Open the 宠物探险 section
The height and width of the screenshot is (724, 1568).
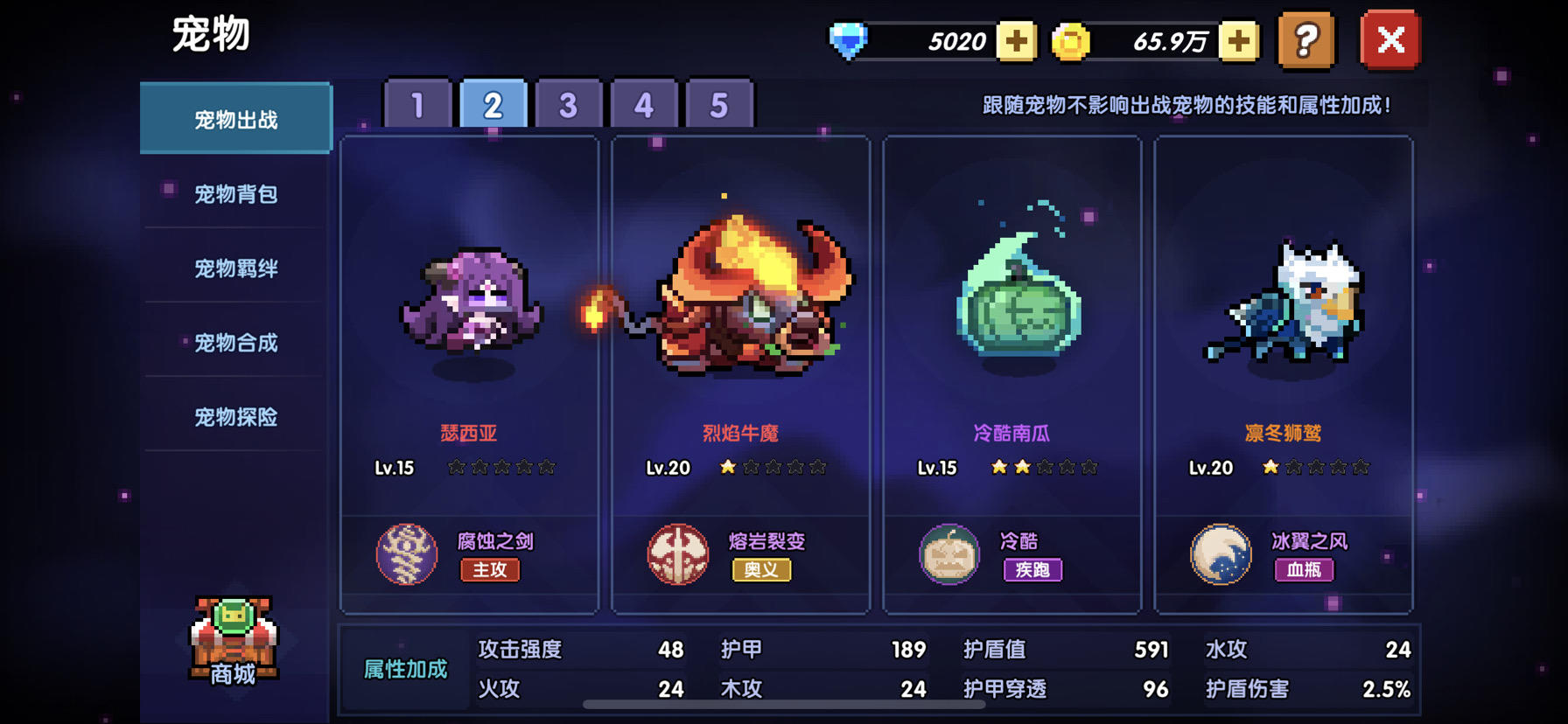234,417
